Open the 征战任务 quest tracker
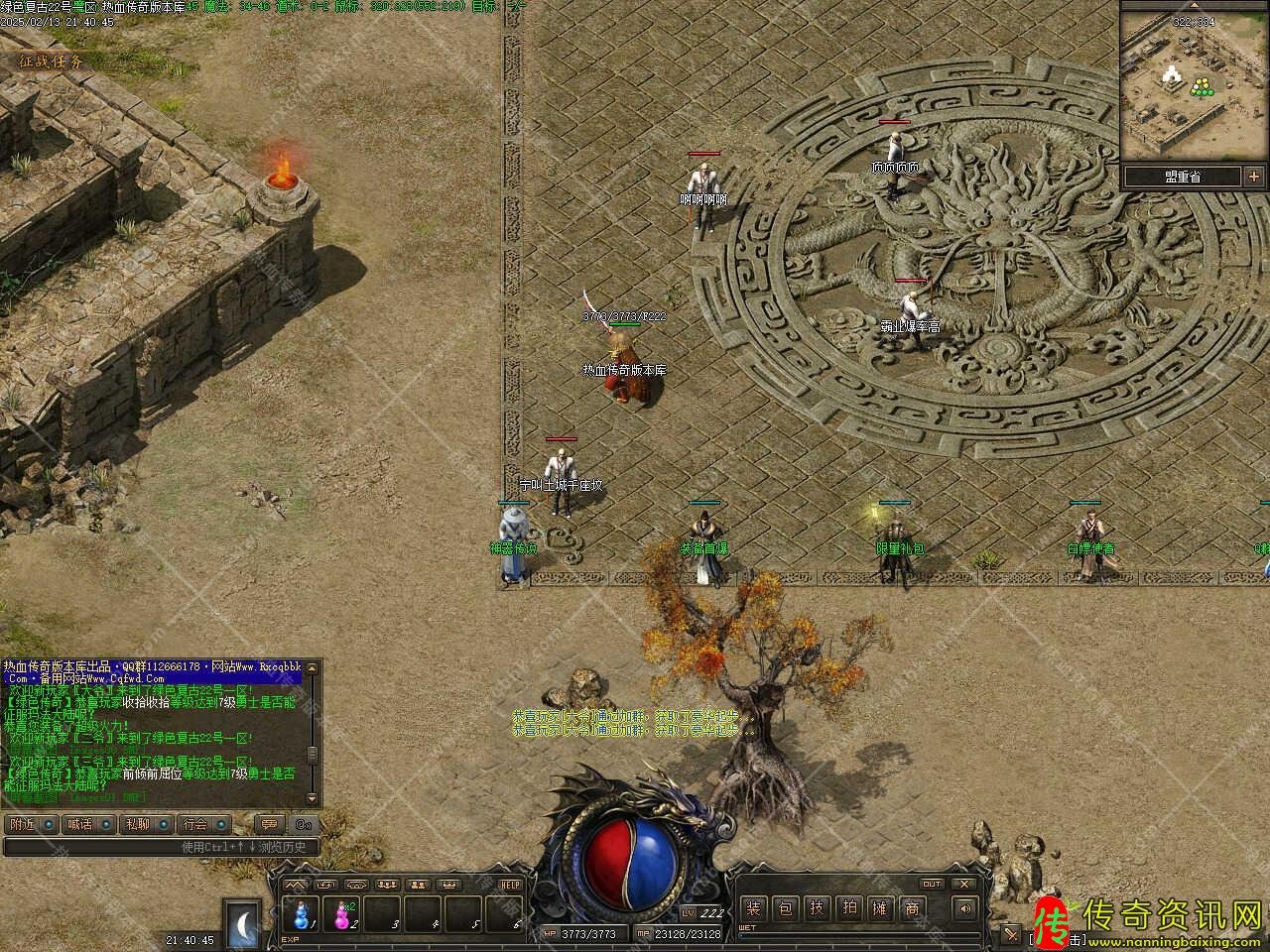 [51, 60]
